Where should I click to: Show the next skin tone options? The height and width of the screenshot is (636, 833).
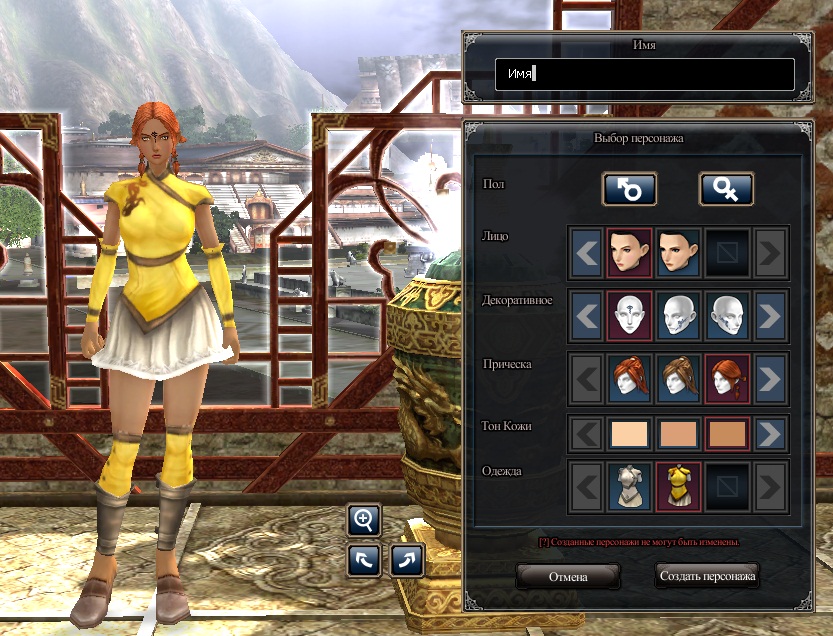tap(770, 434)
